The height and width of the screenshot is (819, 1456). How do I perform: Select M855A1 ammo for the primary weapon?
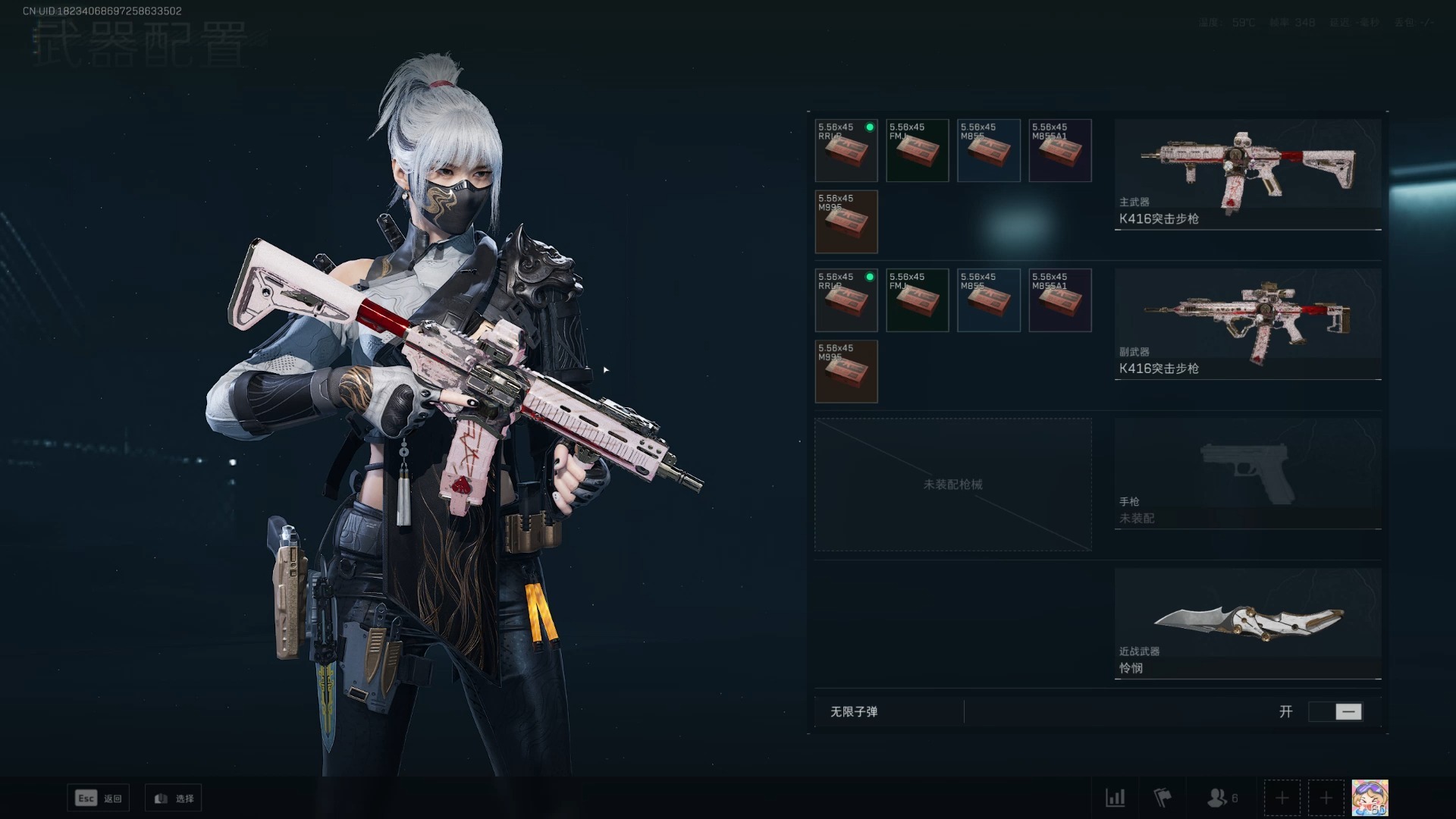[1060, 150]
